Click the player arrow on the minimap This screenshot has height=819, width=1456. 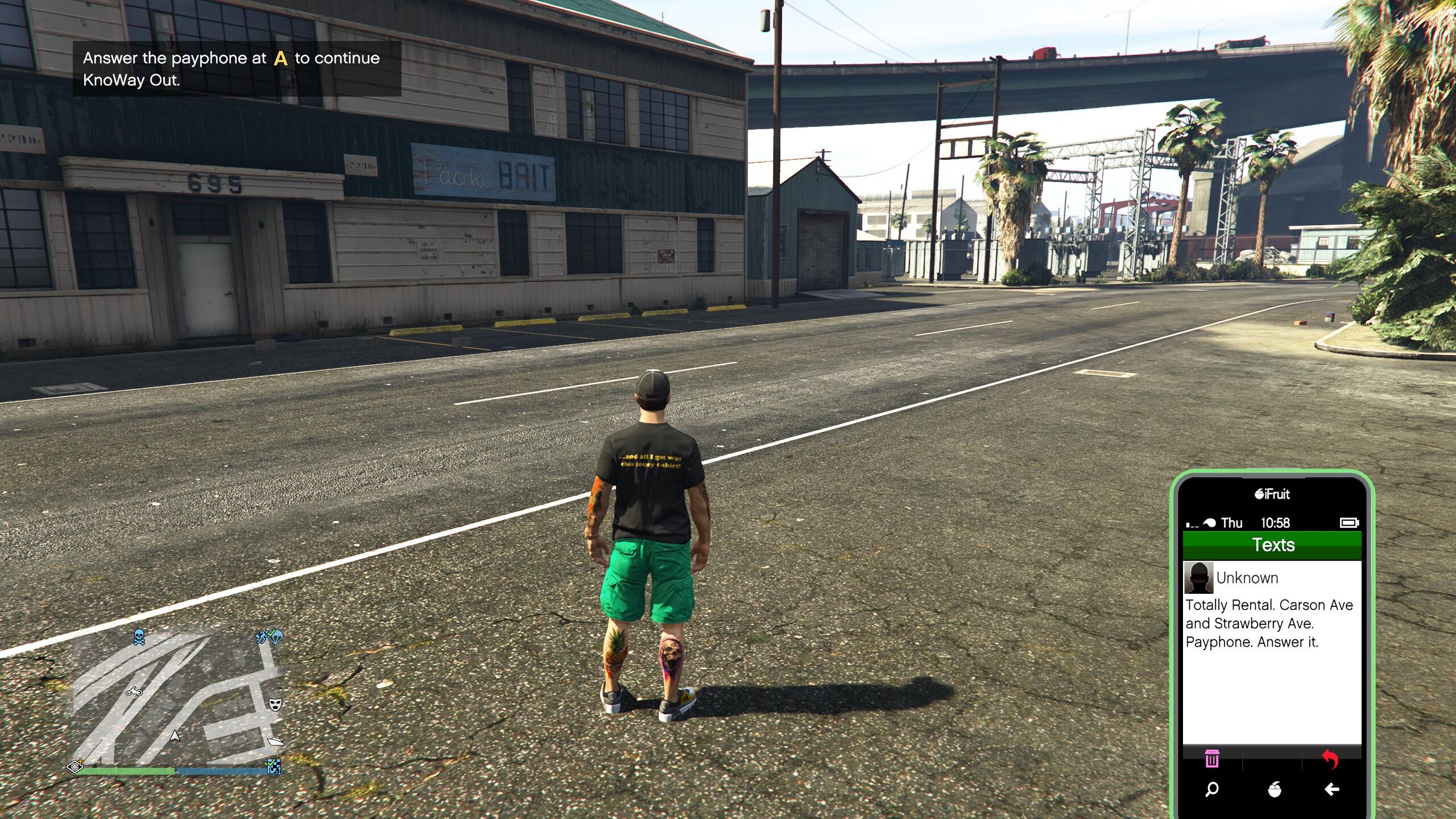point(175,735)
